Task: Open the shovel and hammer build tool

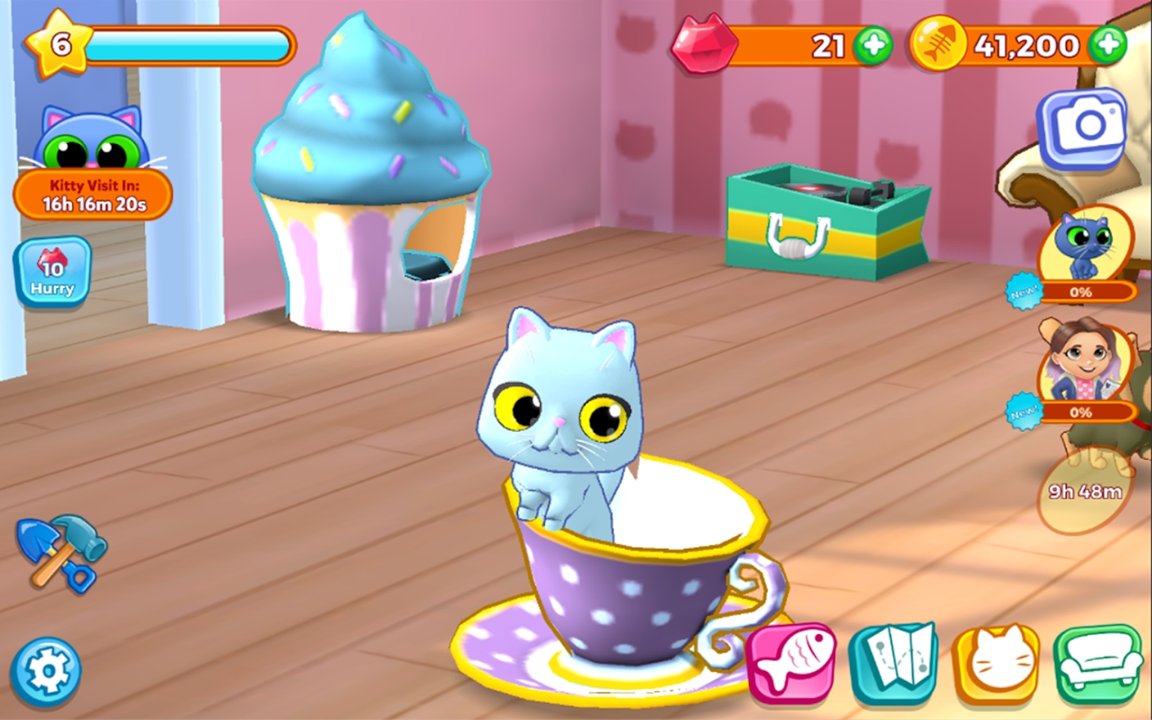Action: 60,551
